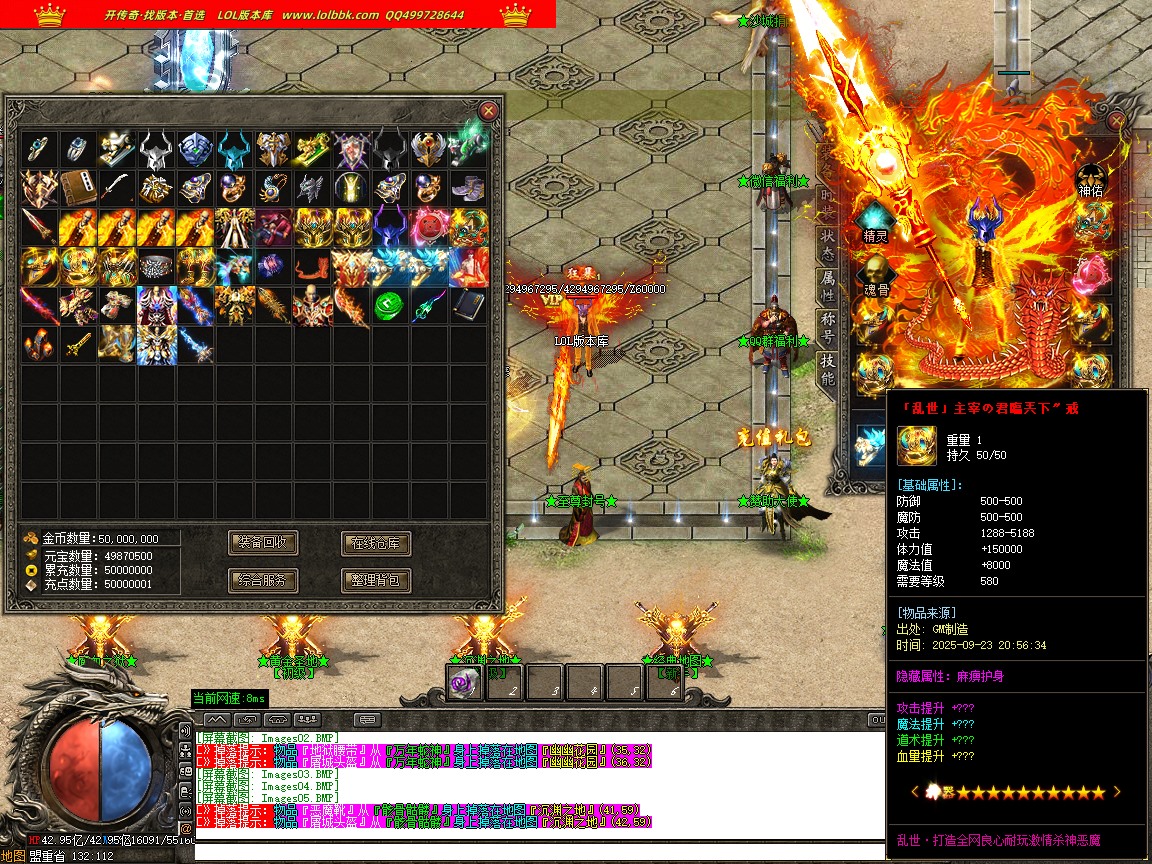The height and width of the screenshot is (864, 1152).
Task: Open the 在线仓库 online warehouse
Action: click(x=376, y=543)
